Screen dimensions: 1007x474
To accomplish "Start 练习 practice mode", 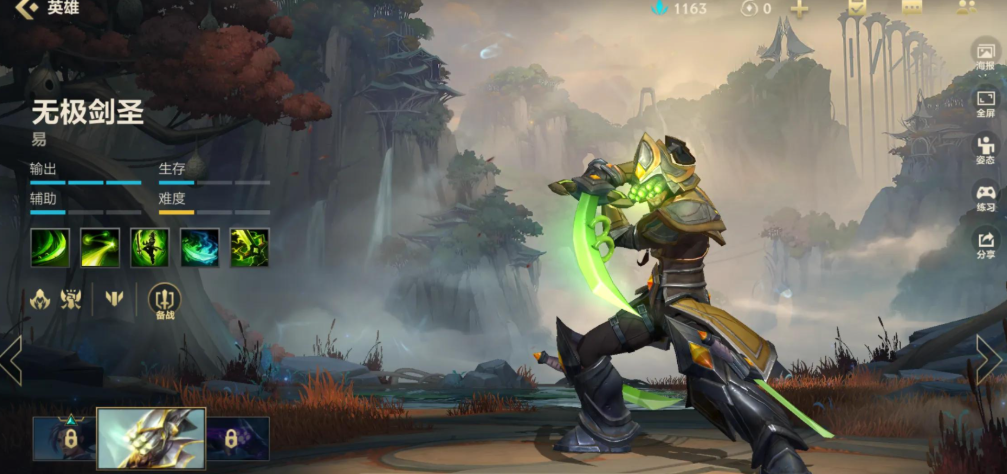I will coord(985,197).
